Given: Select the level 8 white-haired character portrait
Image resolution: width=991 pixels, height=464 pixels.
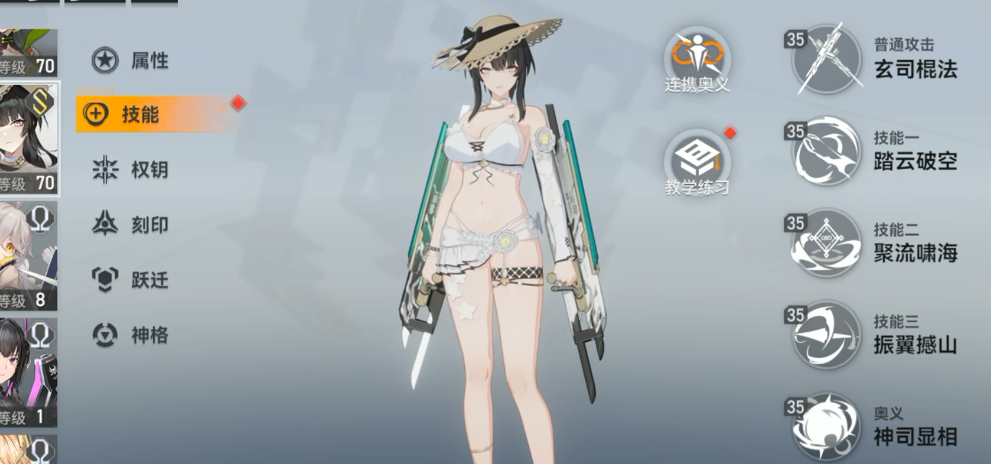Looking at the screenshot, I should pos(27,257).
